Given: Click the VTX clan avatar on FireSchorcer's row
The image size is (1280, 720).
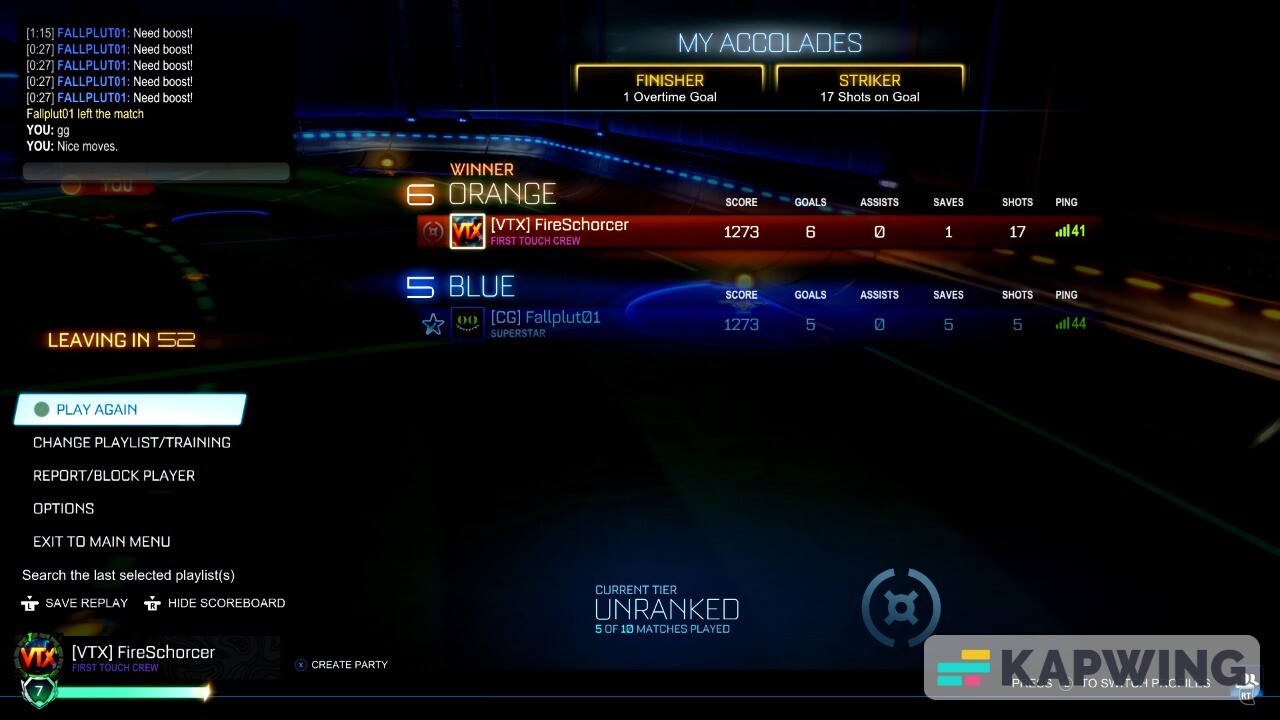Looking at the screenshot, I should 466,231.
